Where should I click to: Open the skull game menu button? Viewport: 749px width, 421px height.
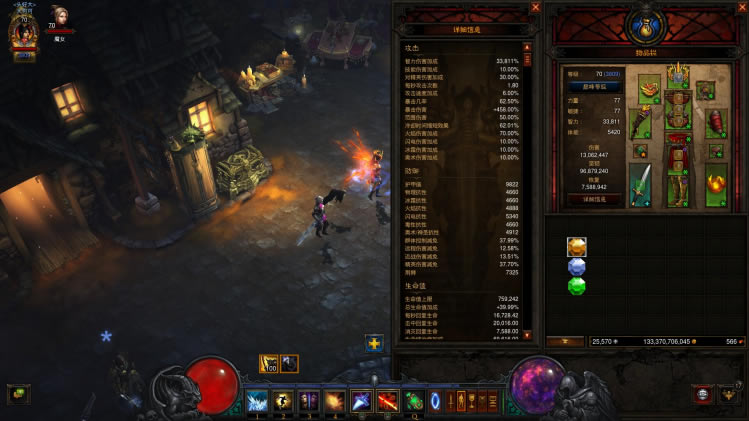pos(704,396)
